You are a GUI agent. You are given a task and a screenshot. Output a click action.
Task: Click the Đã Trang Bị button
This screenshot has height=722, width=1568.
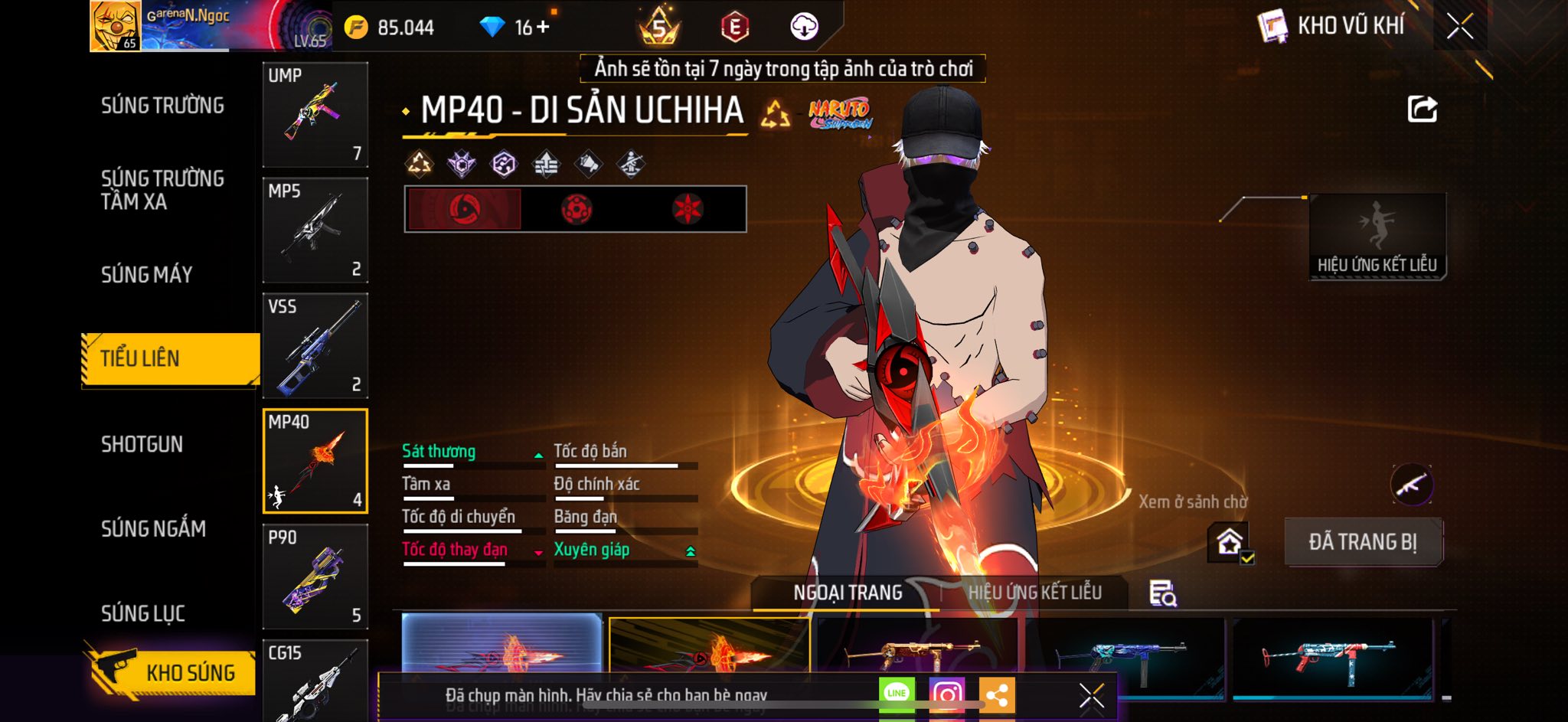coord(1363,542)
